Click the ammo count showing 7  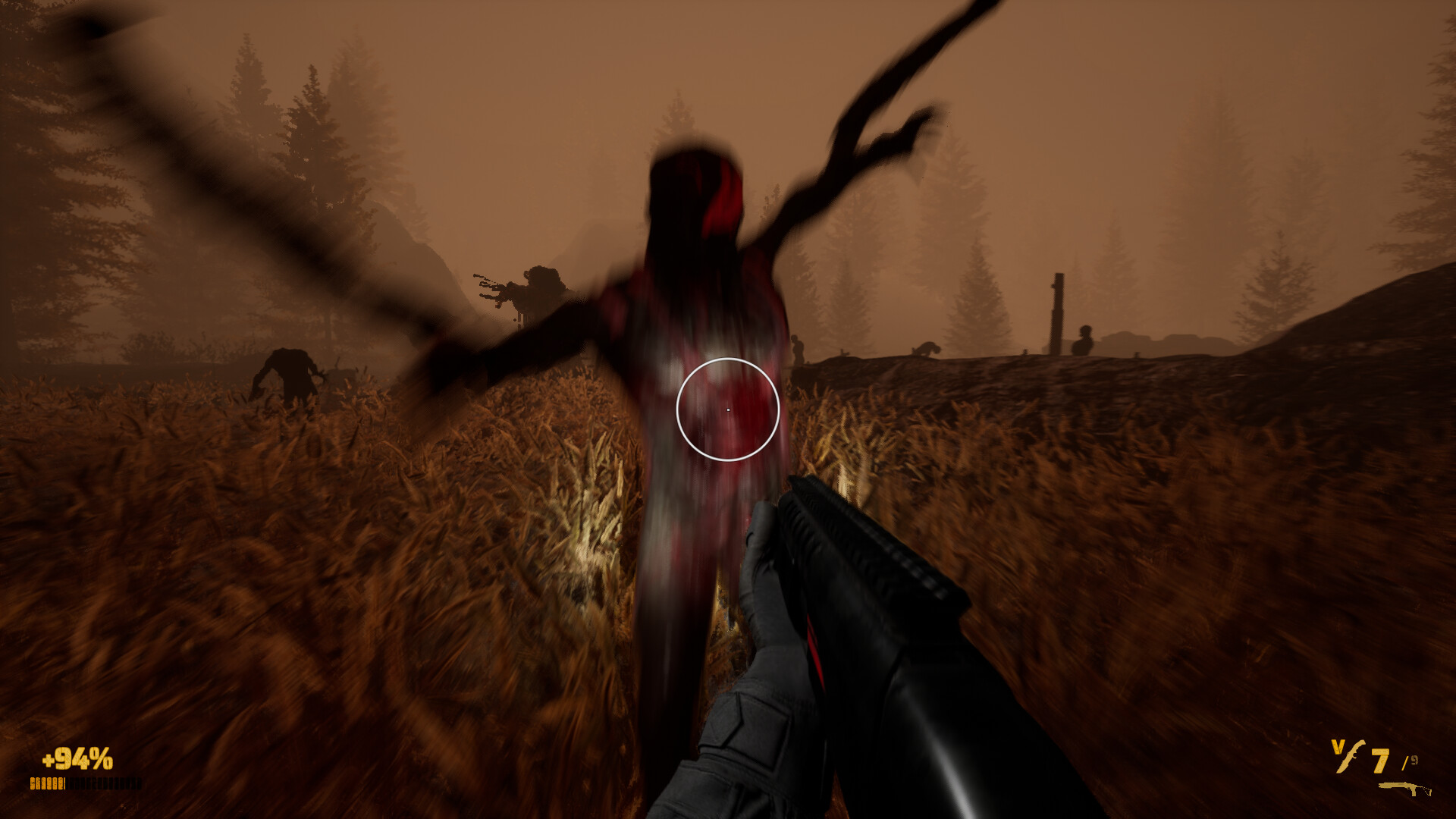coord(1381,761)
